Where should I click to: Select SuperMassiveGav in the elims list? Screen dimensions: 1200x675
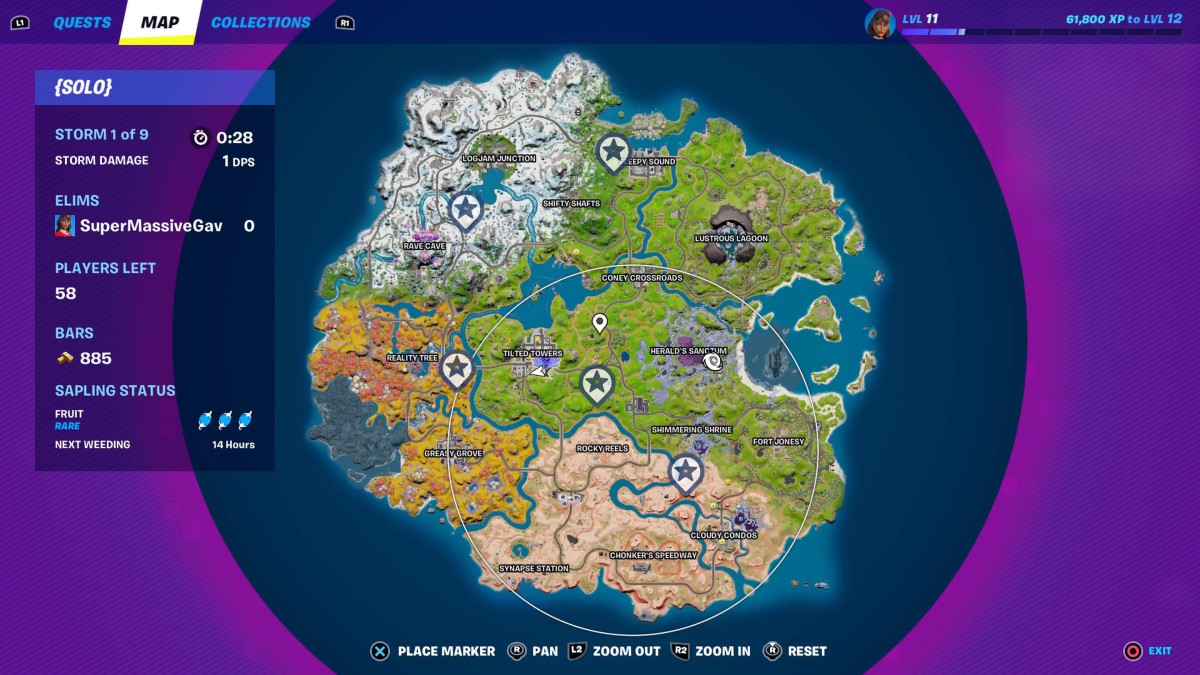click(x=151, y=226)
